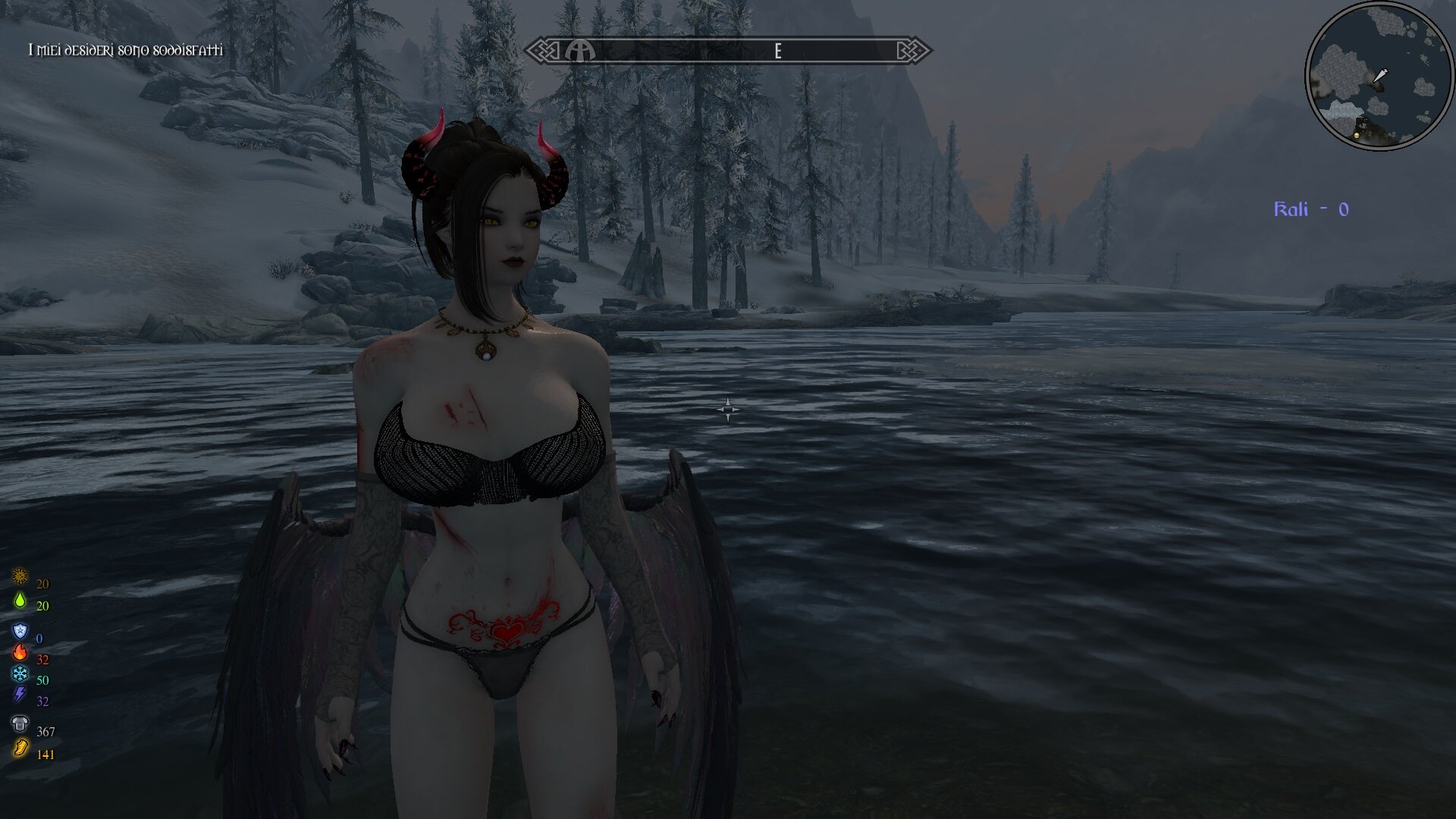
Task: Click the lightning bolt shock resistance icon
Action: [x=20, y=695]
